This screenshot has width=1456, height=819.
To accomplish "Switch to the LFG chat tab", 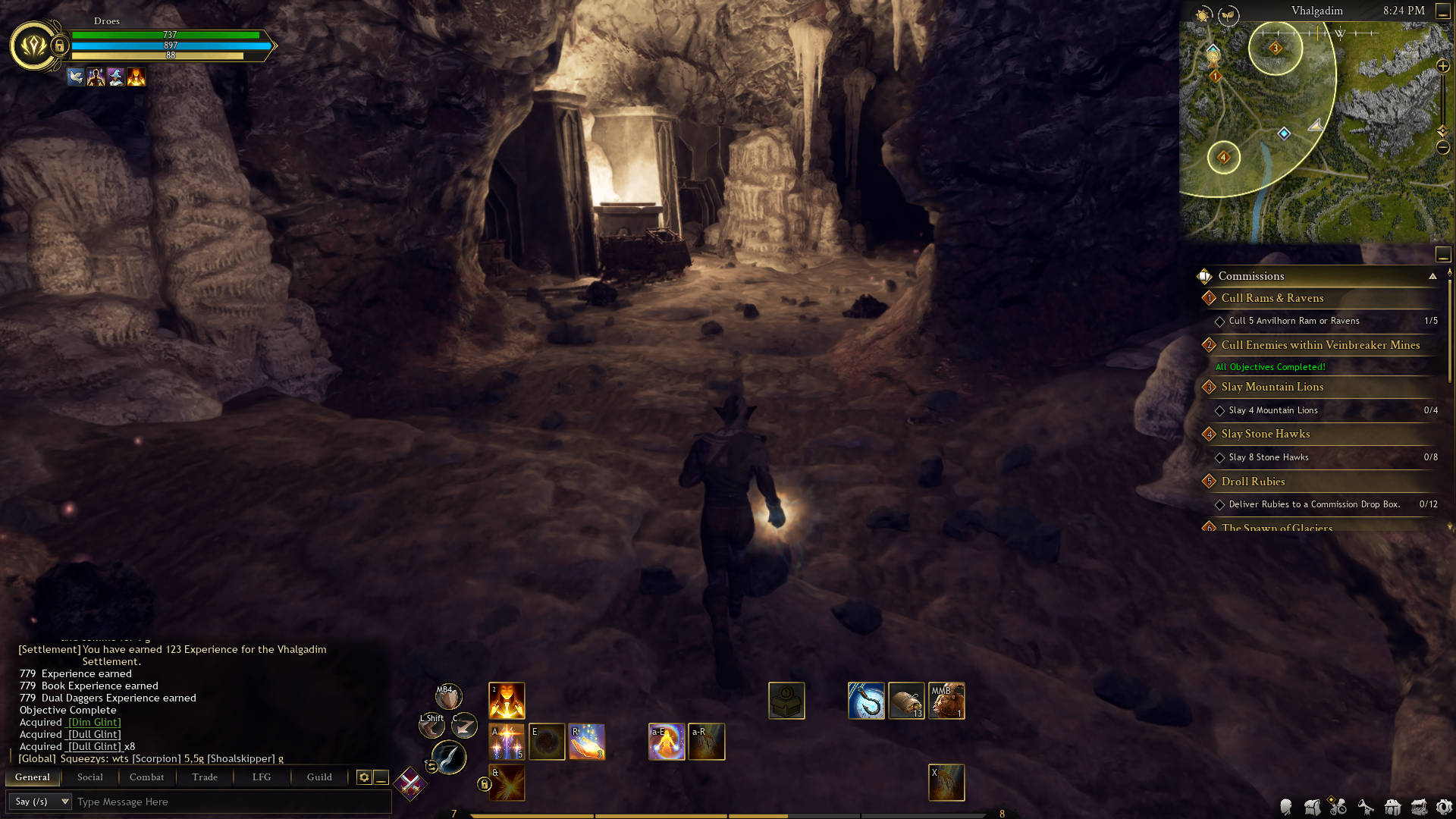I will click(262, 777).
